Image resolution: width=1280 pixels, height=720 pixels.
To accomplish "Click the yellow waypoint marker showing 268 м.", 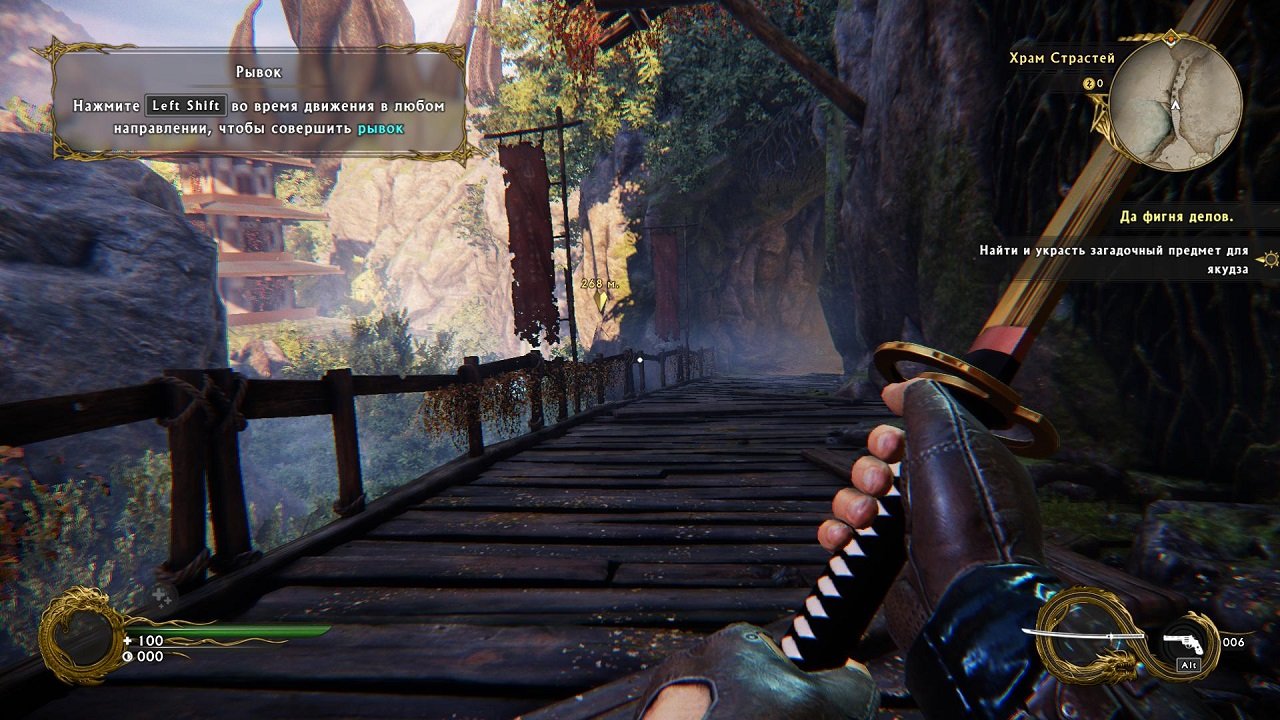I will tap(598, 290).
